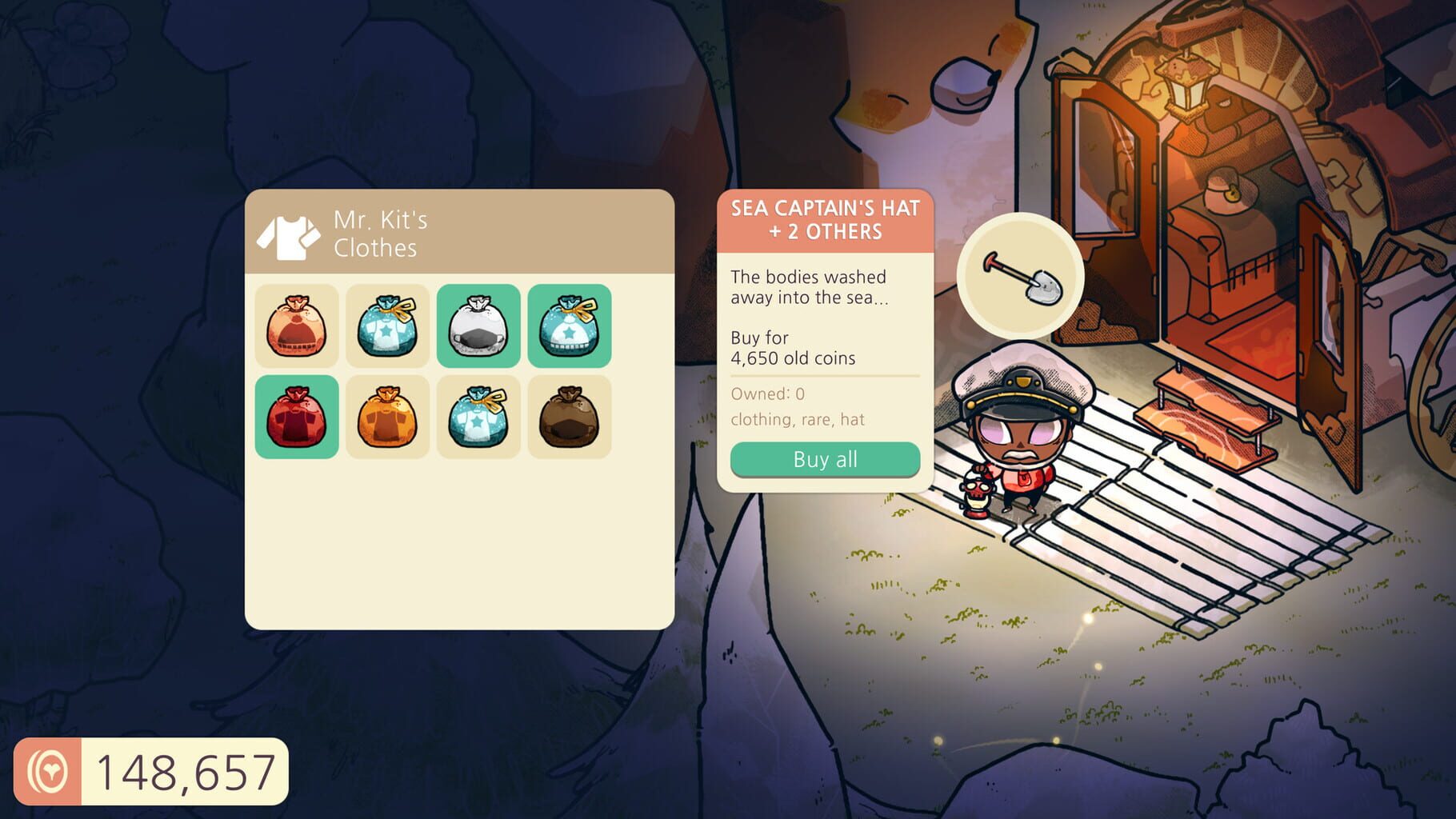Viewport: 1456px width, 819px height.
Task: Select the pink bag in the top row
Action: pos(296,326)
